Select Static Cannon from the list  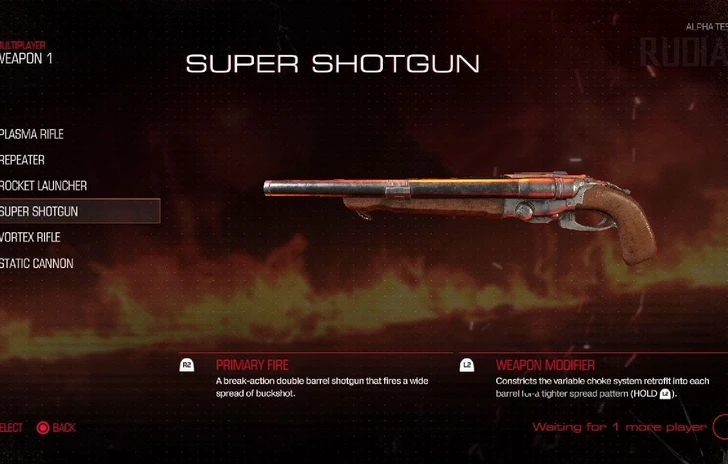tap(37, 263)
